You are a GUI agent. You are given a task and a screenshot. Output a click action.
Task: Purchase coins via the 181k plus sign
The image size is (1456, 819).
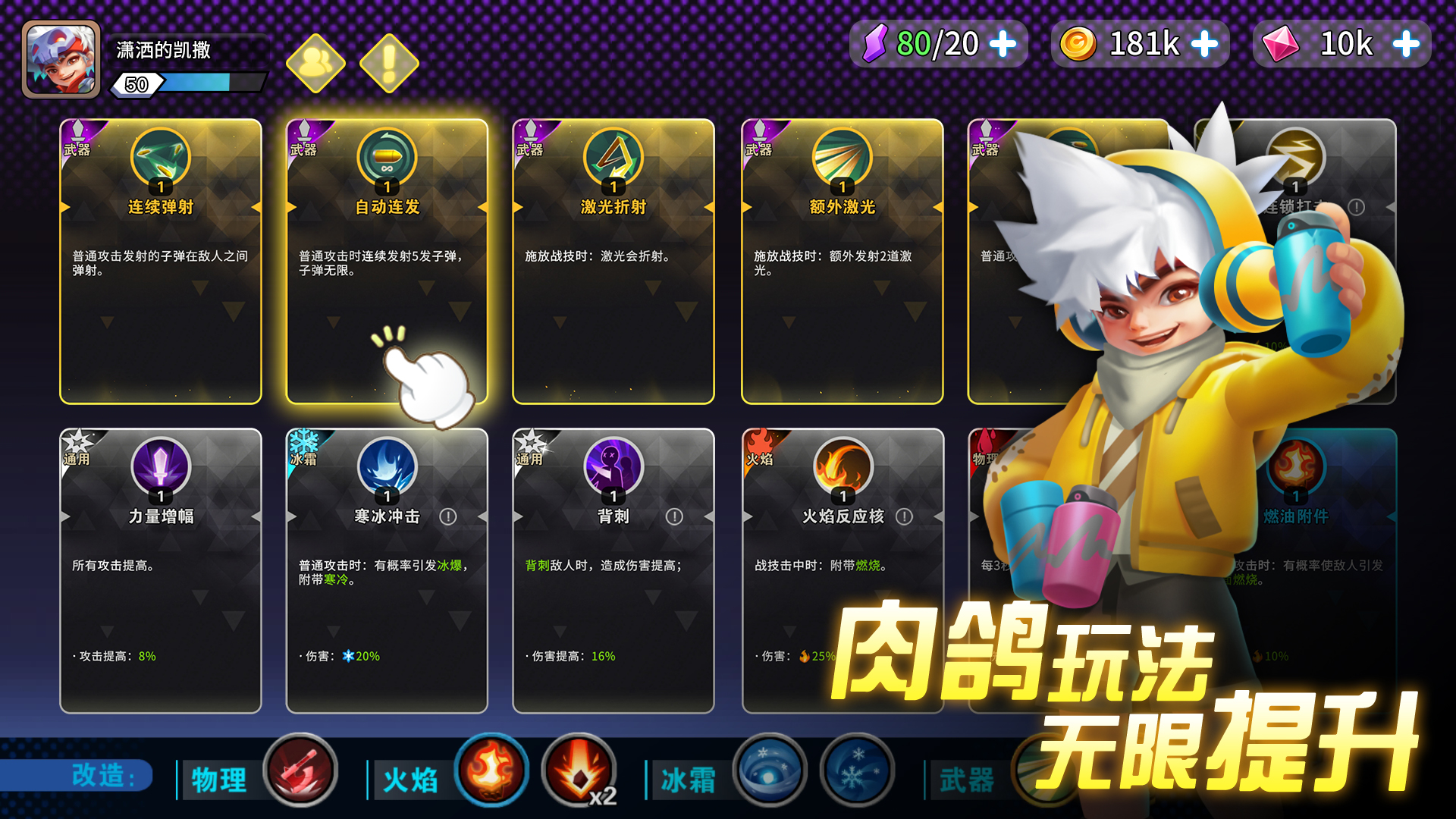[1204, 44]
